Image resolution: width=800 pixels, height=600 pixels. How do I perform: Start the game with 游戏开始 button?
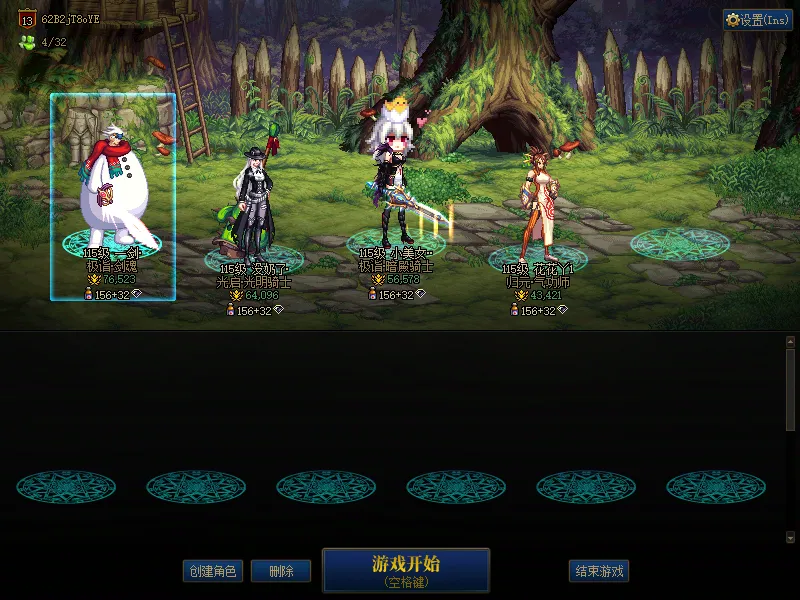[405, 570]
